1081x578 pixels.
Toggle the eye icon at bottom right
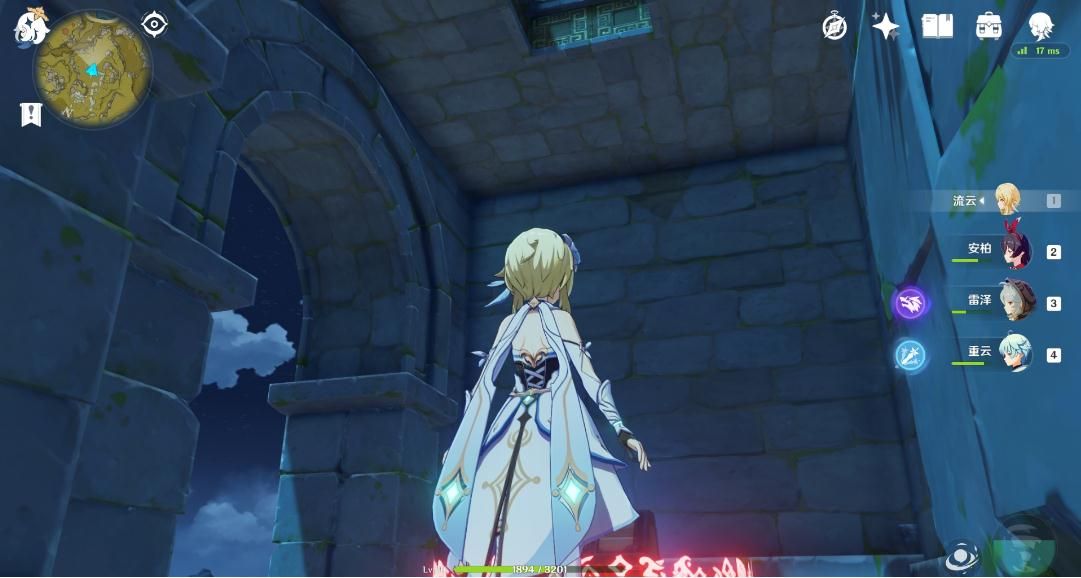coord(962,556)
